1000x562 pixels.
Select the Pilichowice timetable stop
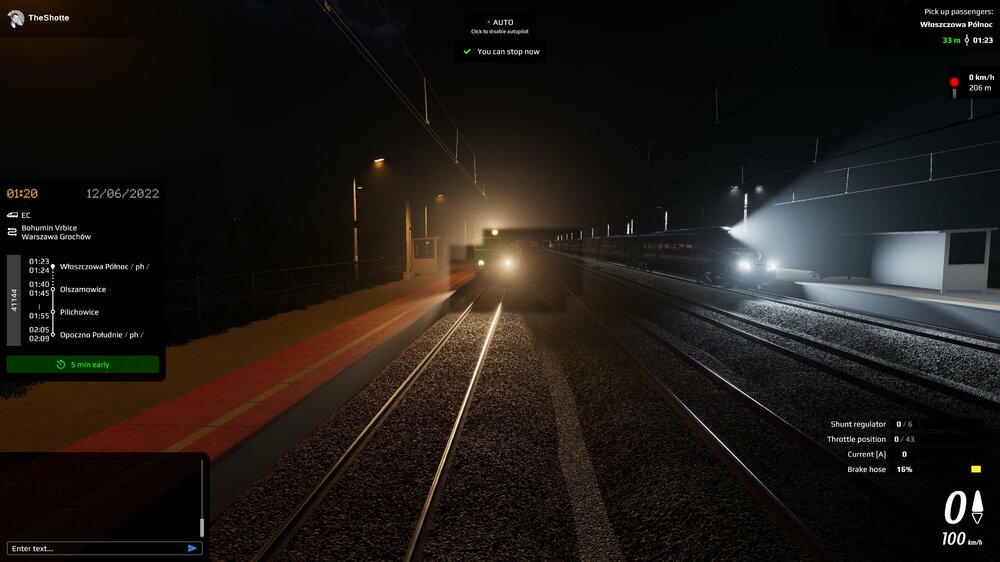click(80, 312)
